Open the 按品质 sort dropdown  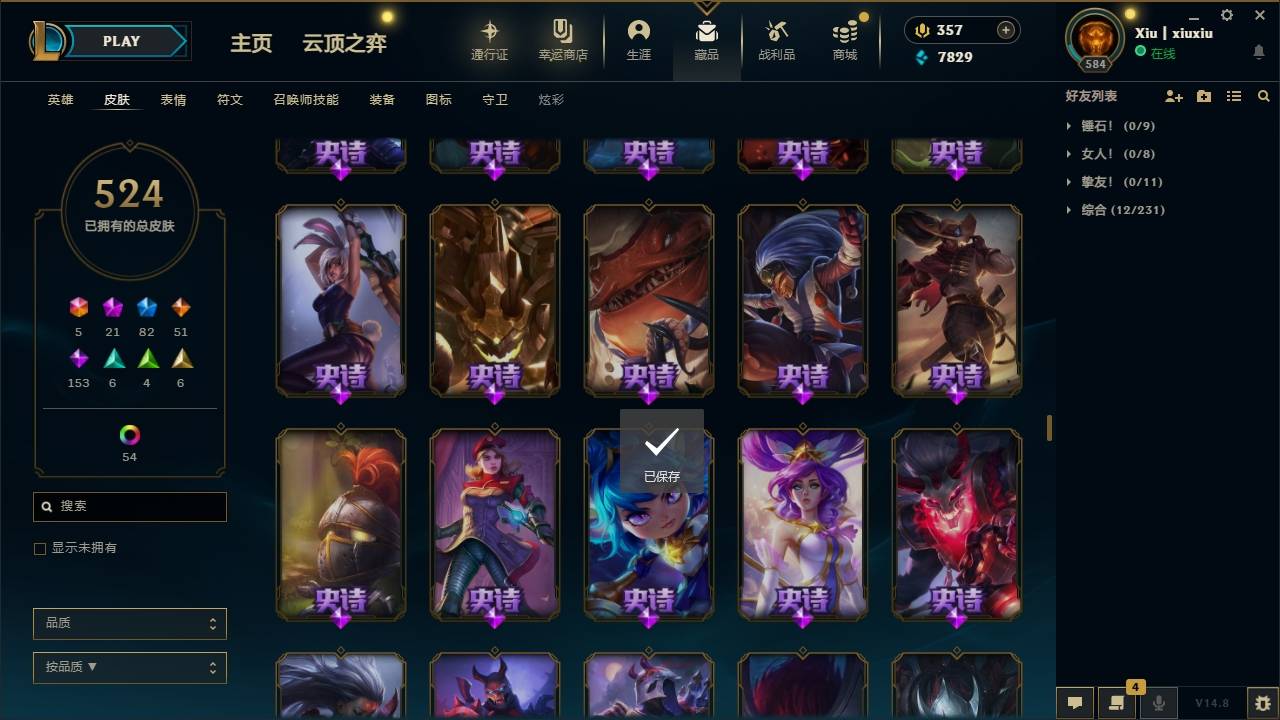[x=129, y=667]
